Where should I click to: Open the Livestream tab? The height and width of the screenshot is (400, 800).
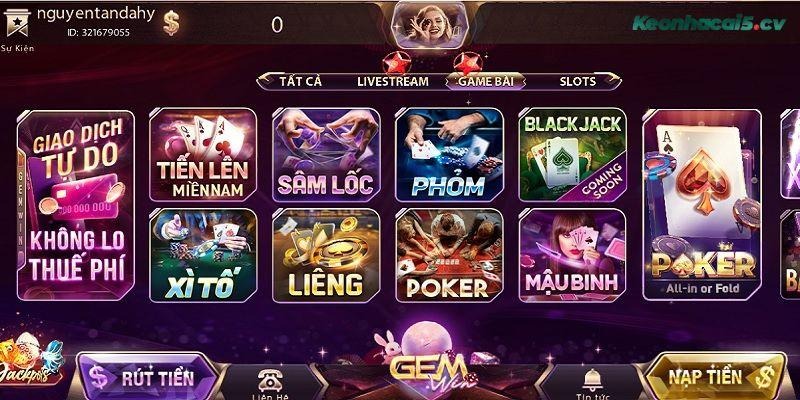pyautogui.click(x=392, y=81)
